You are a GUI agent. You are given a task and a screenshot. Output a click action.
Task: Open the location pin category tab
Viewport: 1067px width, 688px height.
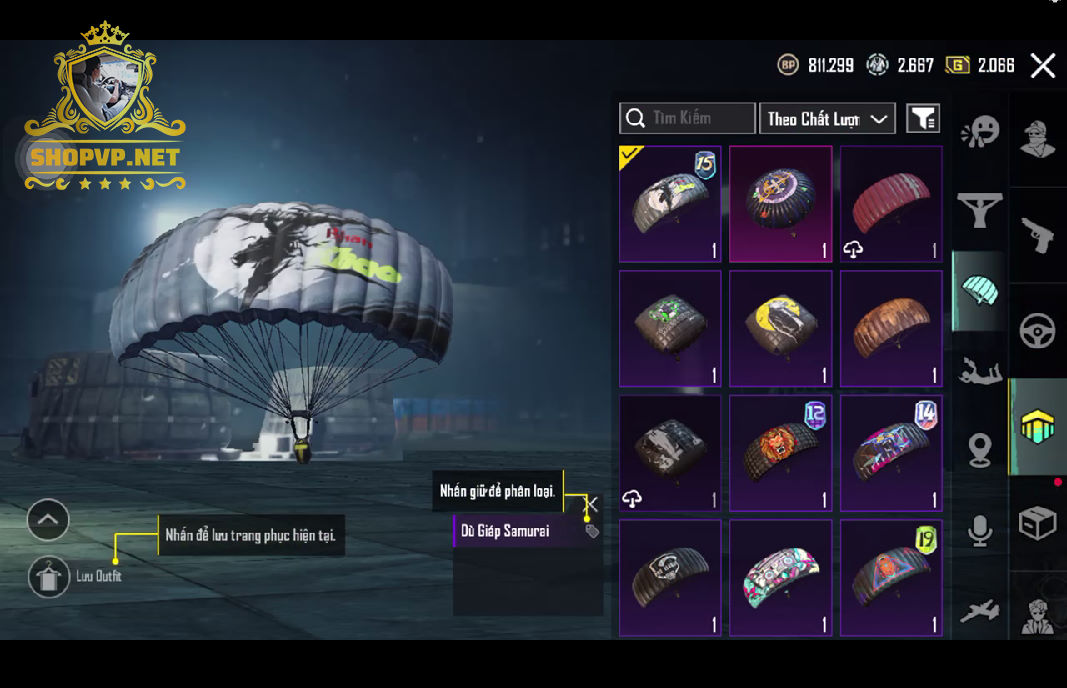(x=980, y=451)
